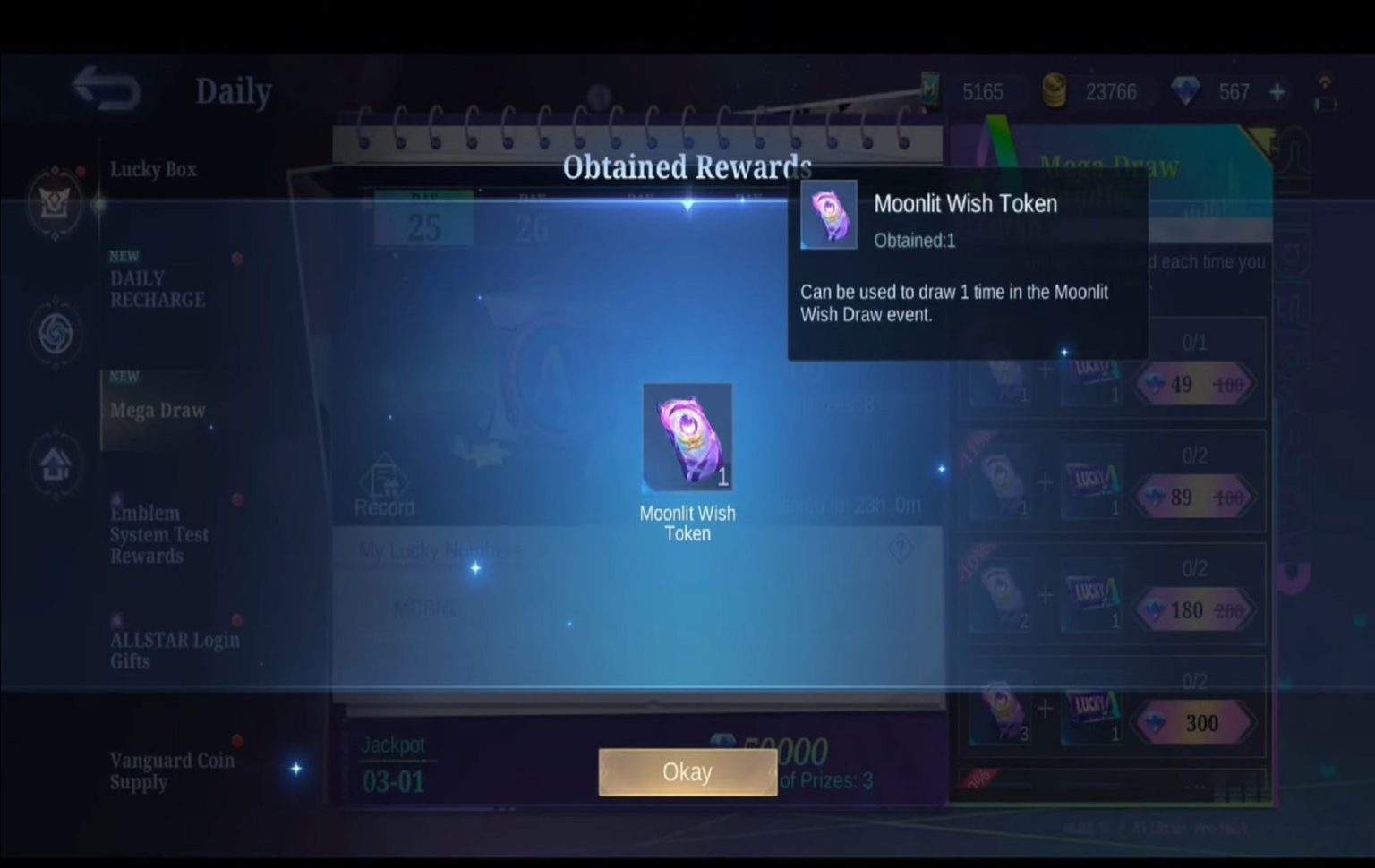Image resolution: width=1375 pixels, height=868 pixels.
Task: Buy the 49-diamond Mega Draw bundle
Action: (x=1194, y=384)
